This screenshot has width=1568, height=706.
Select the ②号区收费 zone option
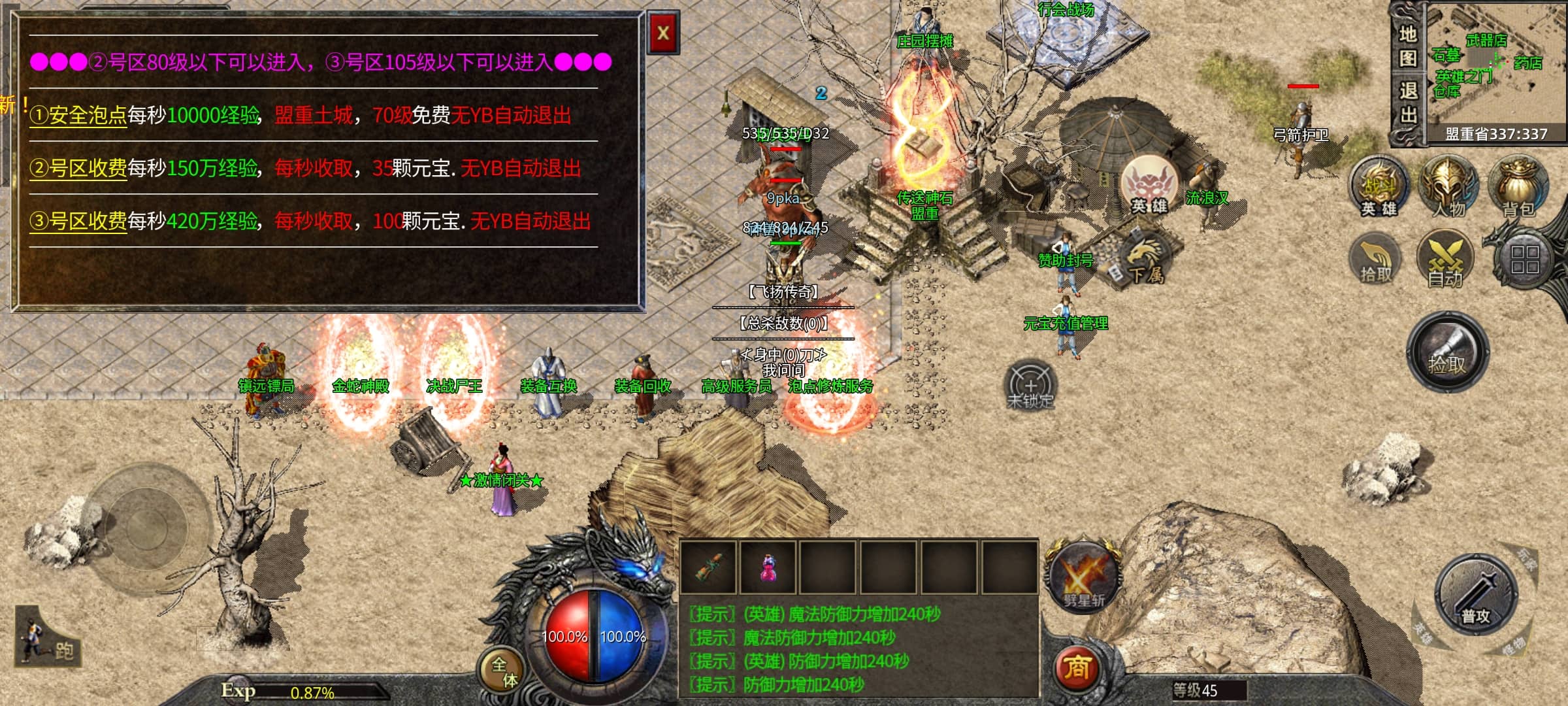click(x=78, y=169)
